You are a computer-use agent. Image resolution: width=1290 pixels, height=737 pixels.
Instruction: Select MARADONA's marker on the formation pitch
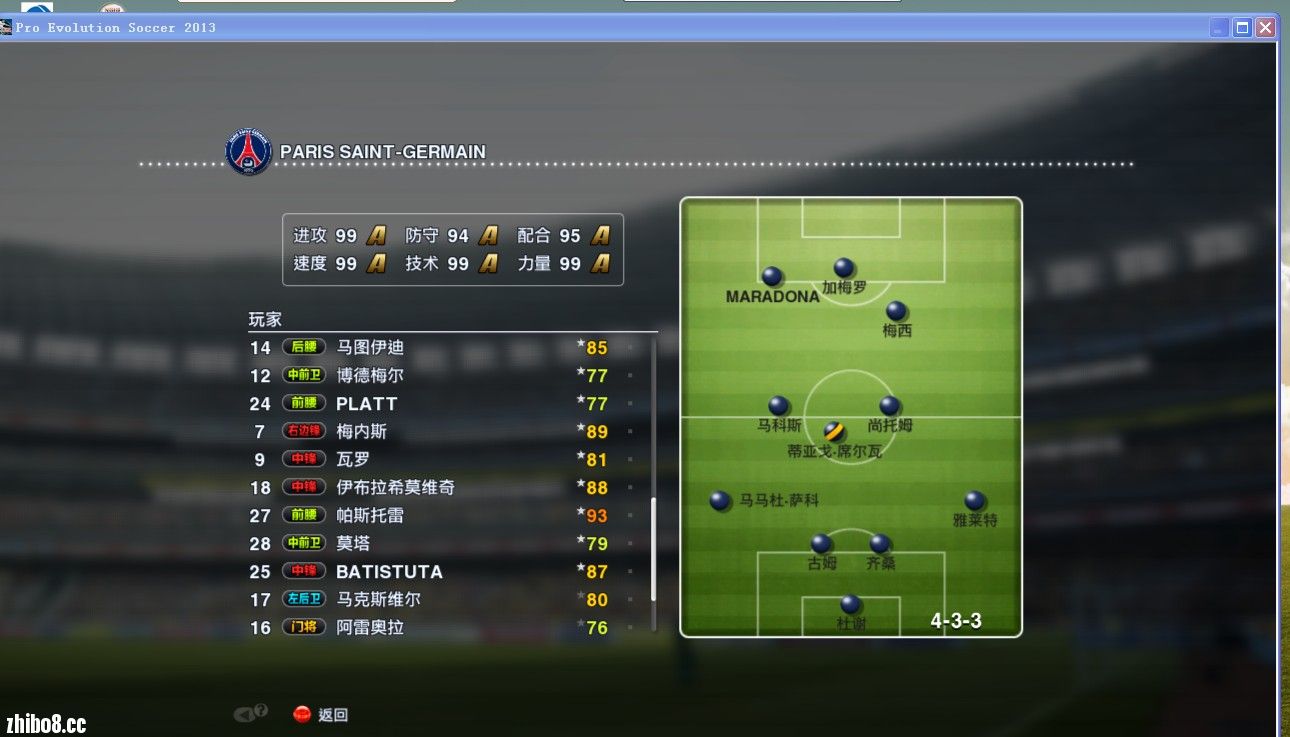click(772, 276)
